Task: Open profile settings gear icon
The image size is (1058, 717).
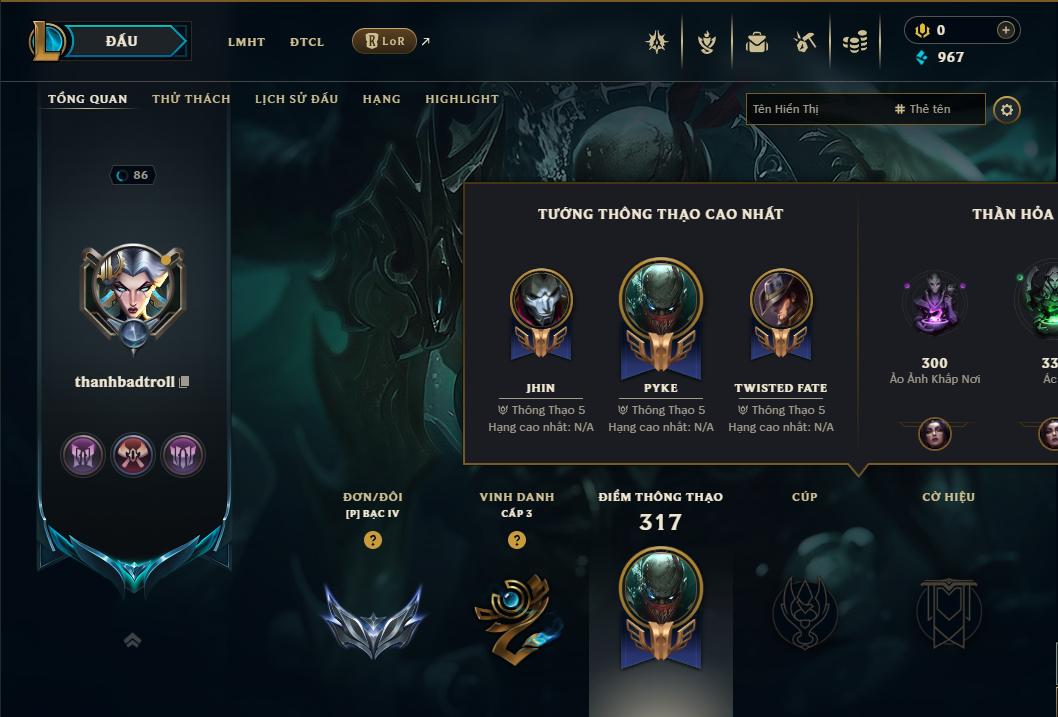Action: click(x=1007, y=109)
